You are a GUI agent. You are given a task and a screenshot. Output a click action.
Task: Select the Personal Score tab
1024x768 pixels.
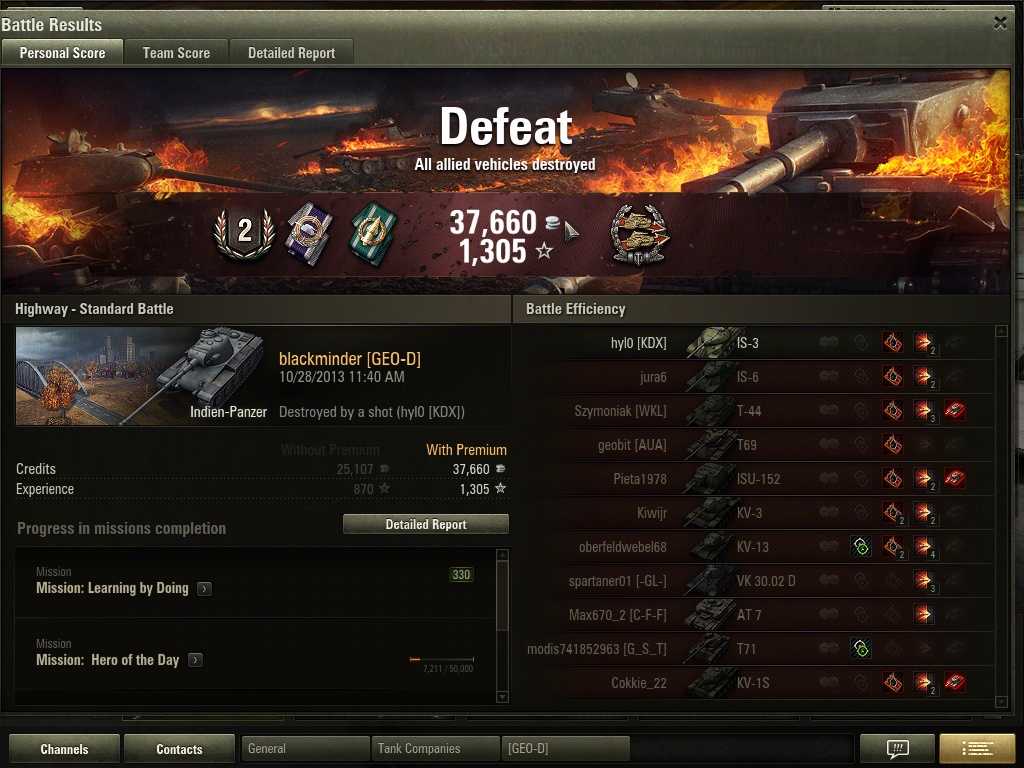[x=62, y=53]
